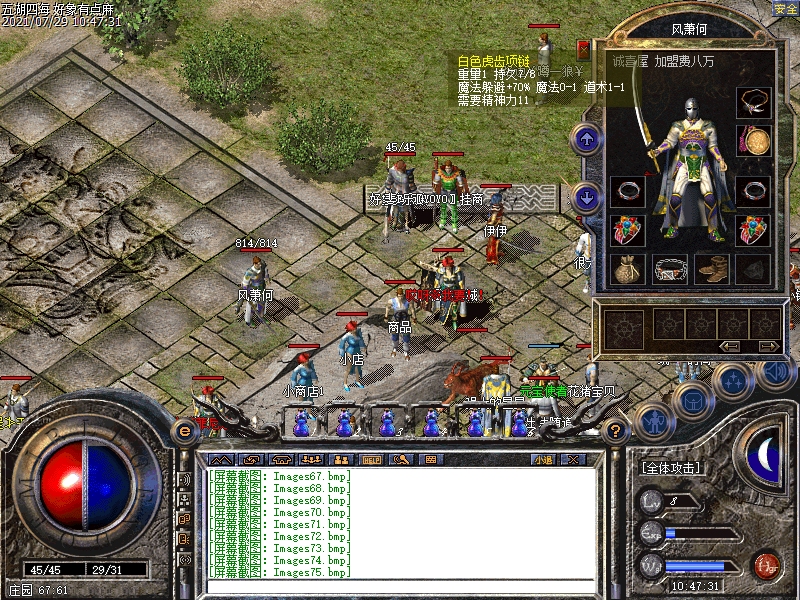The width and height of the screenshot is (800, 600).
Task: Click the right arrow under the equipment panel
Action: tap(768, 346)
